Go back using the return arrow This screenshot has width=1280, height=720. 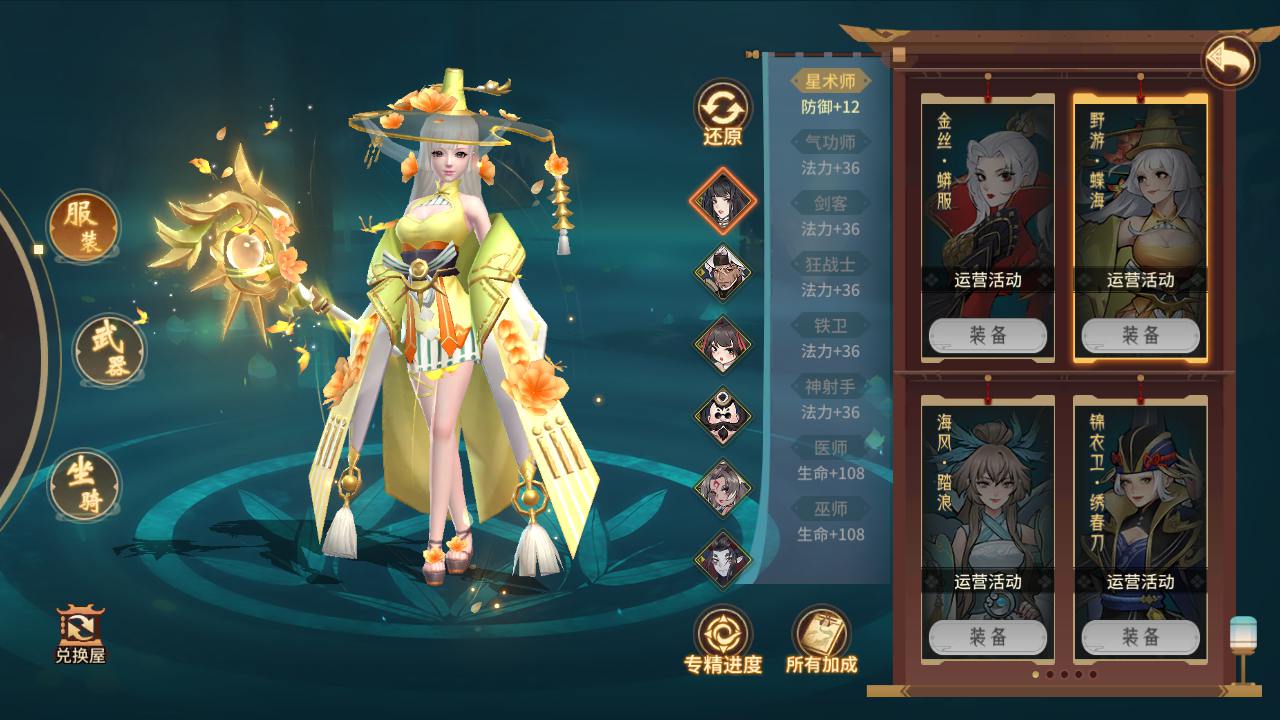pyautogui.click(x=1229, y=62)
